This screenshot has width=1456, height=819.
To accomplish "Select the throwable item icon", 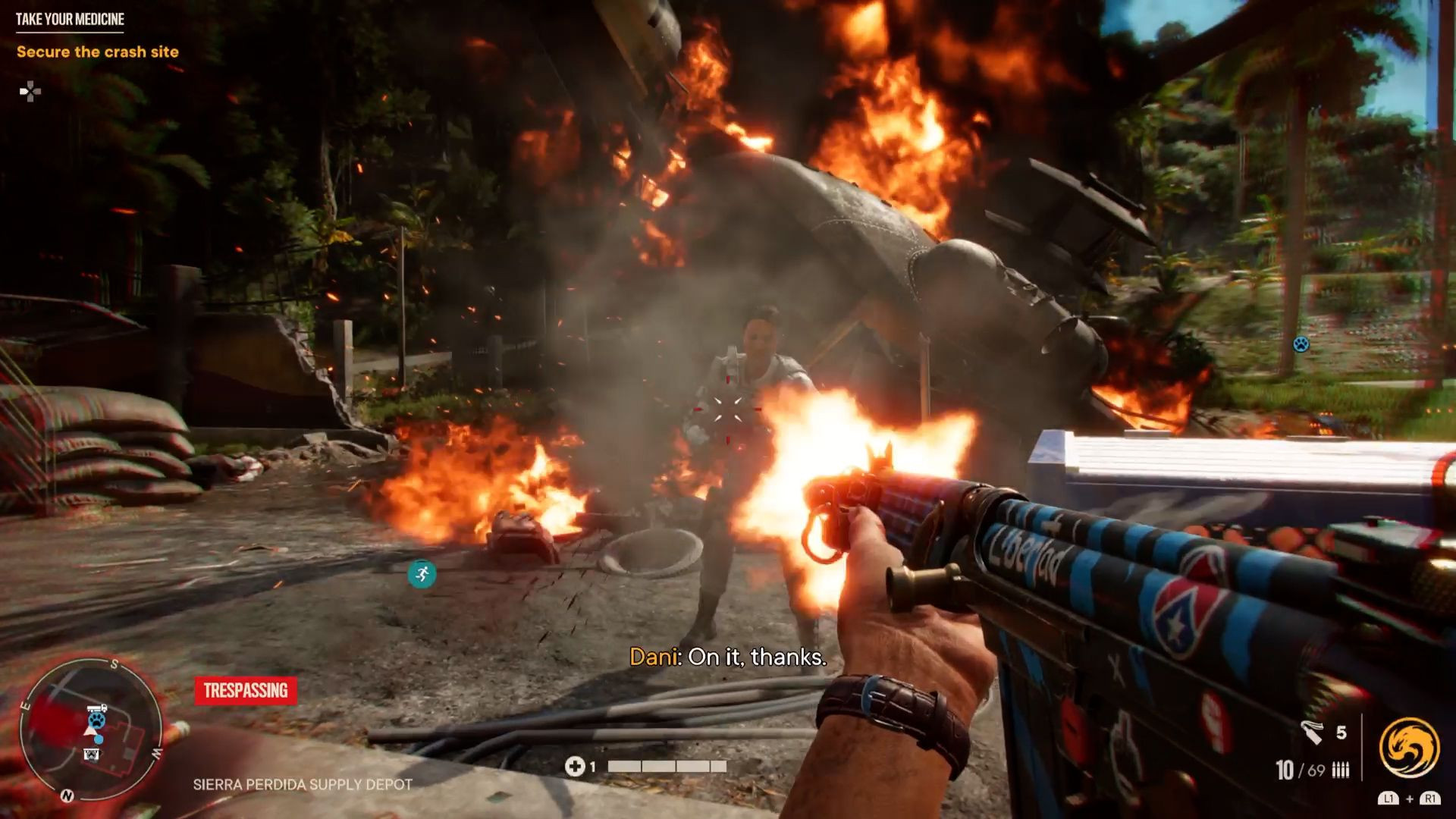I will (x=1312, y=733).
